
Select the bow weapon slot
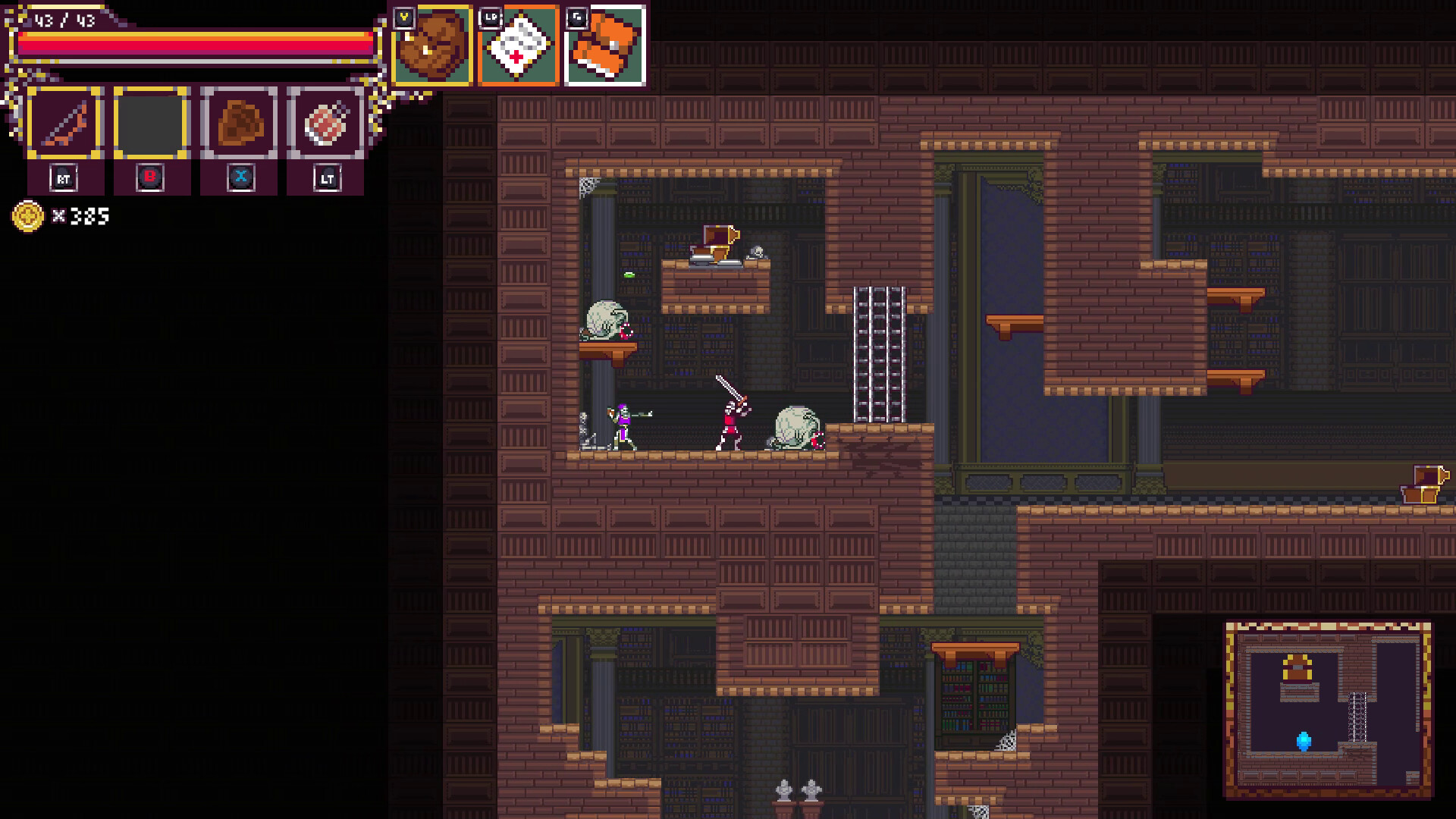[x=65, y=123]
